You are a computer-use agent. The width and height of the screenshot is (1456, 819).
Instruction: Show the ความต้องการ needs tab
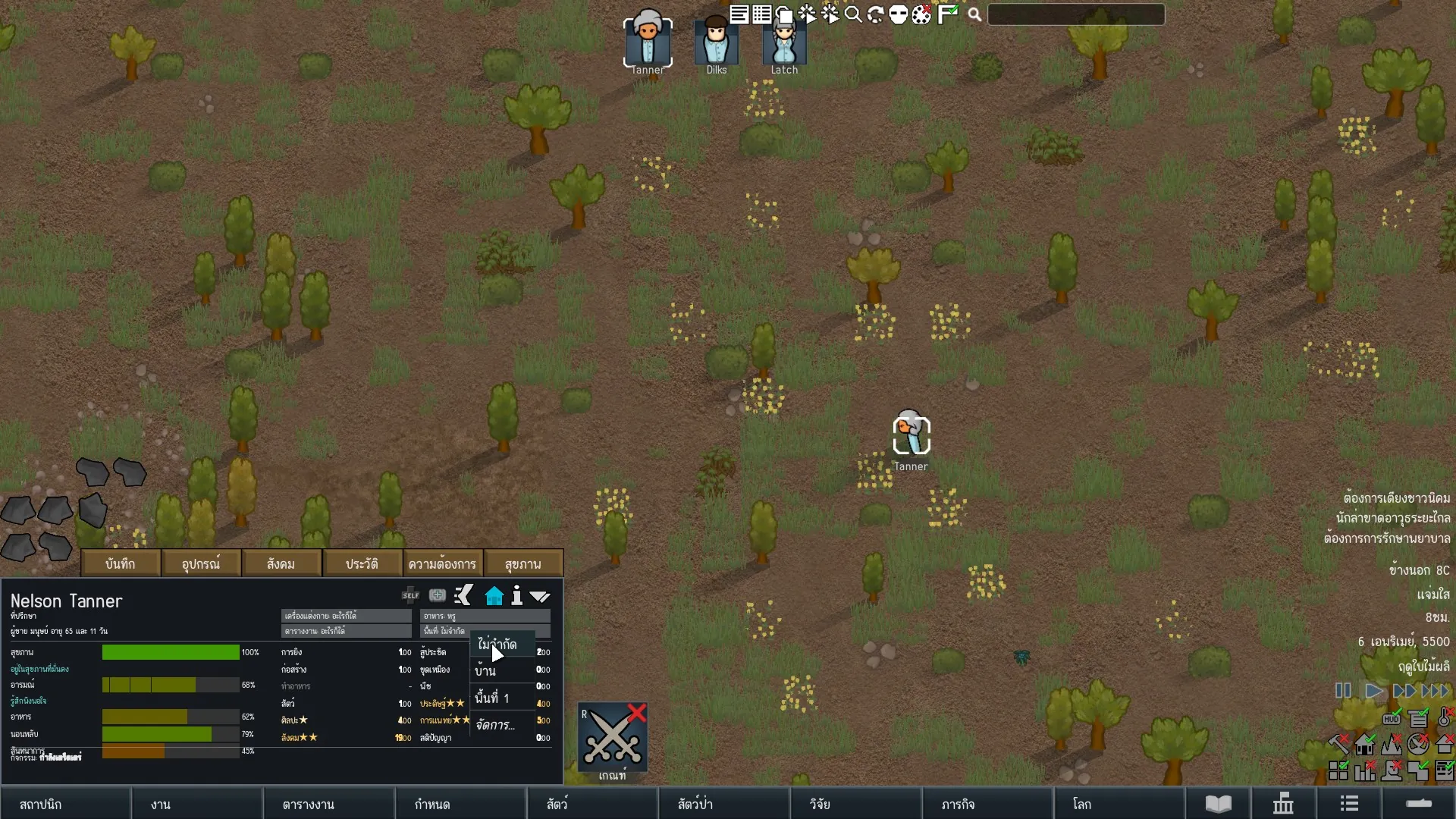pyautogui.click(x=442, y=564)
